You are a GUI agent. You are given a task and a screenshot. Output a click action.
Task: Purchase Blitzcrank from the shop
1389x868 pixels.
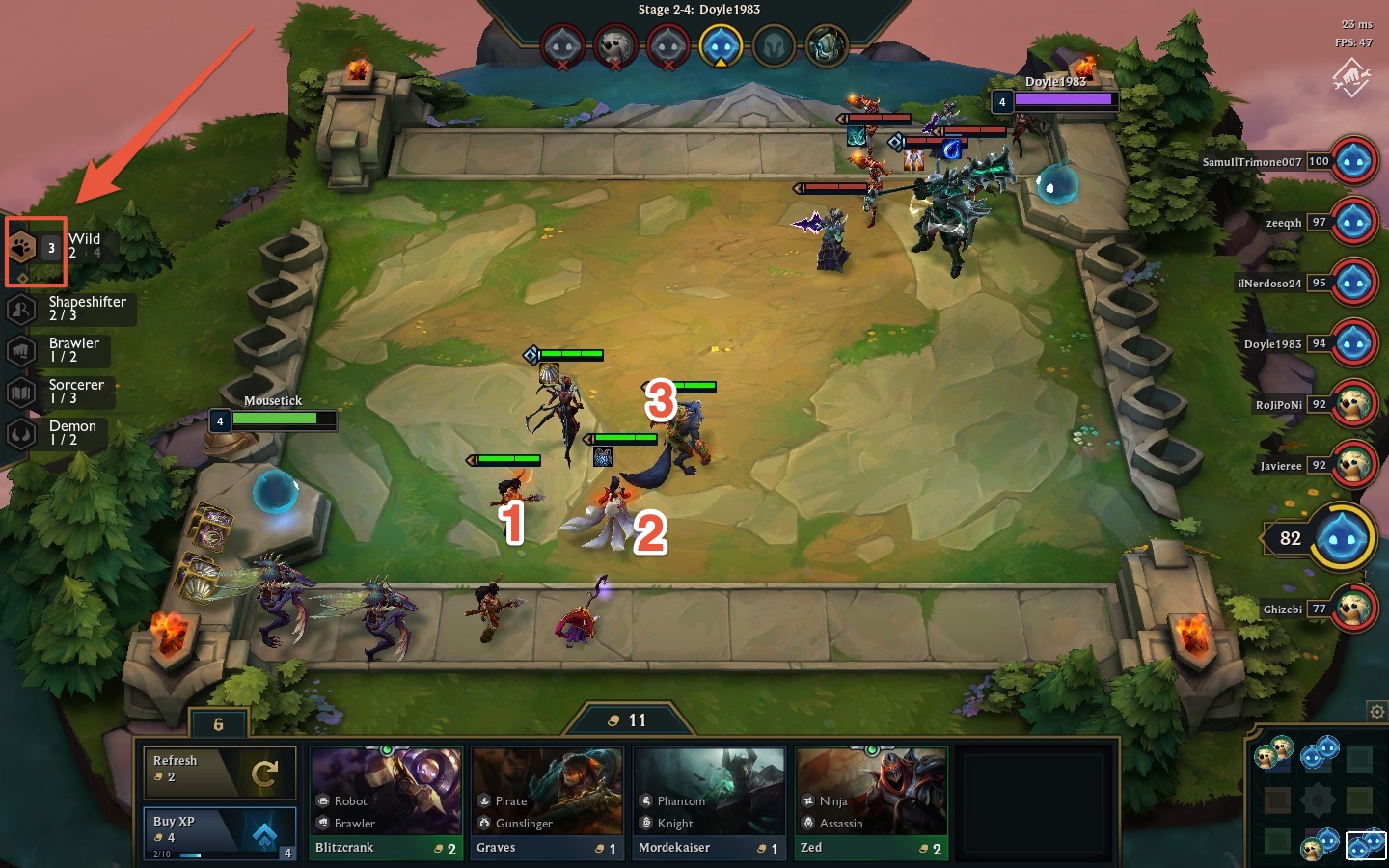tap(386, 802)
